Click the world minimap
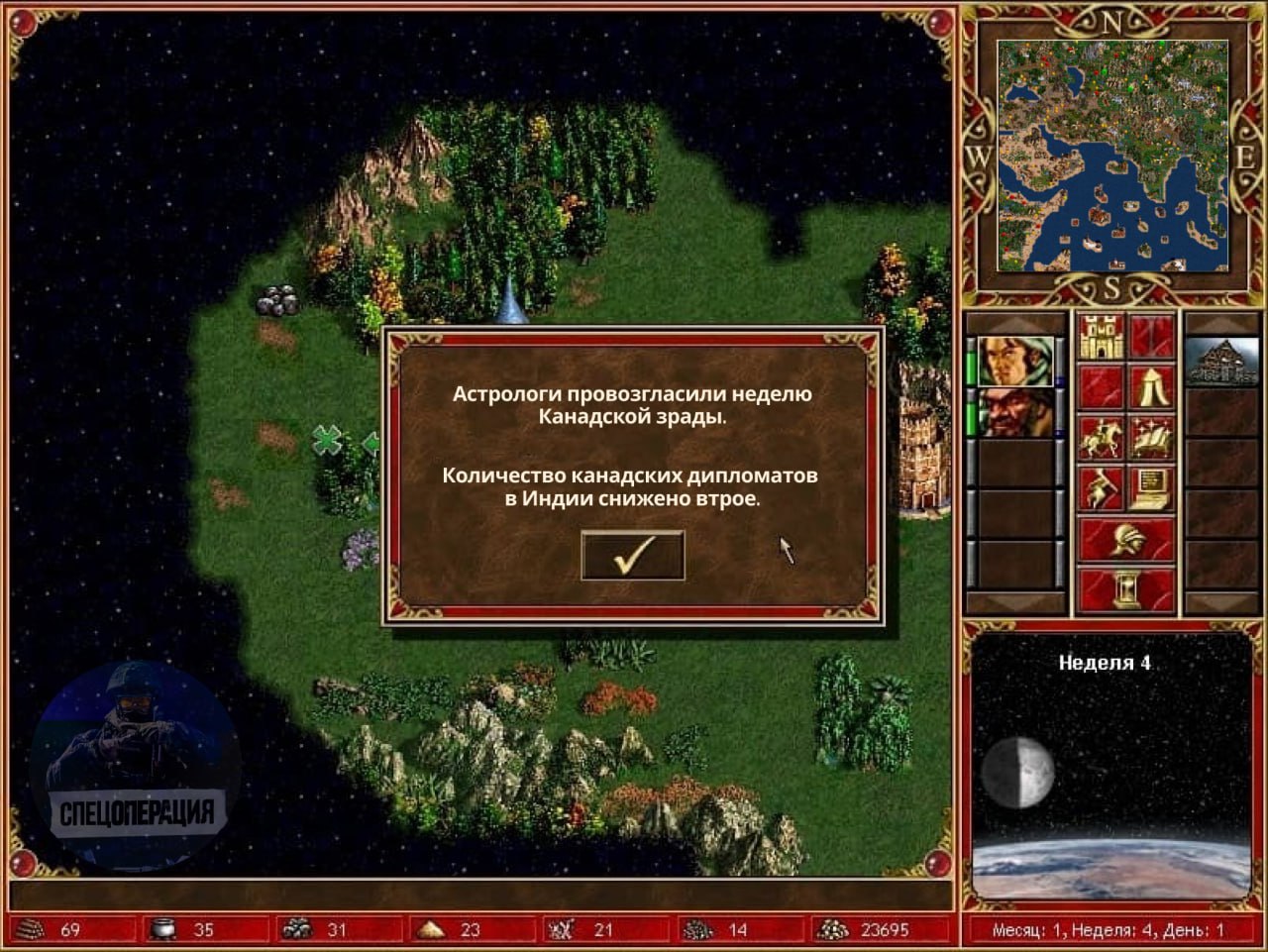Screen dimensions: 1268x952 click(x=1112, y=156)
